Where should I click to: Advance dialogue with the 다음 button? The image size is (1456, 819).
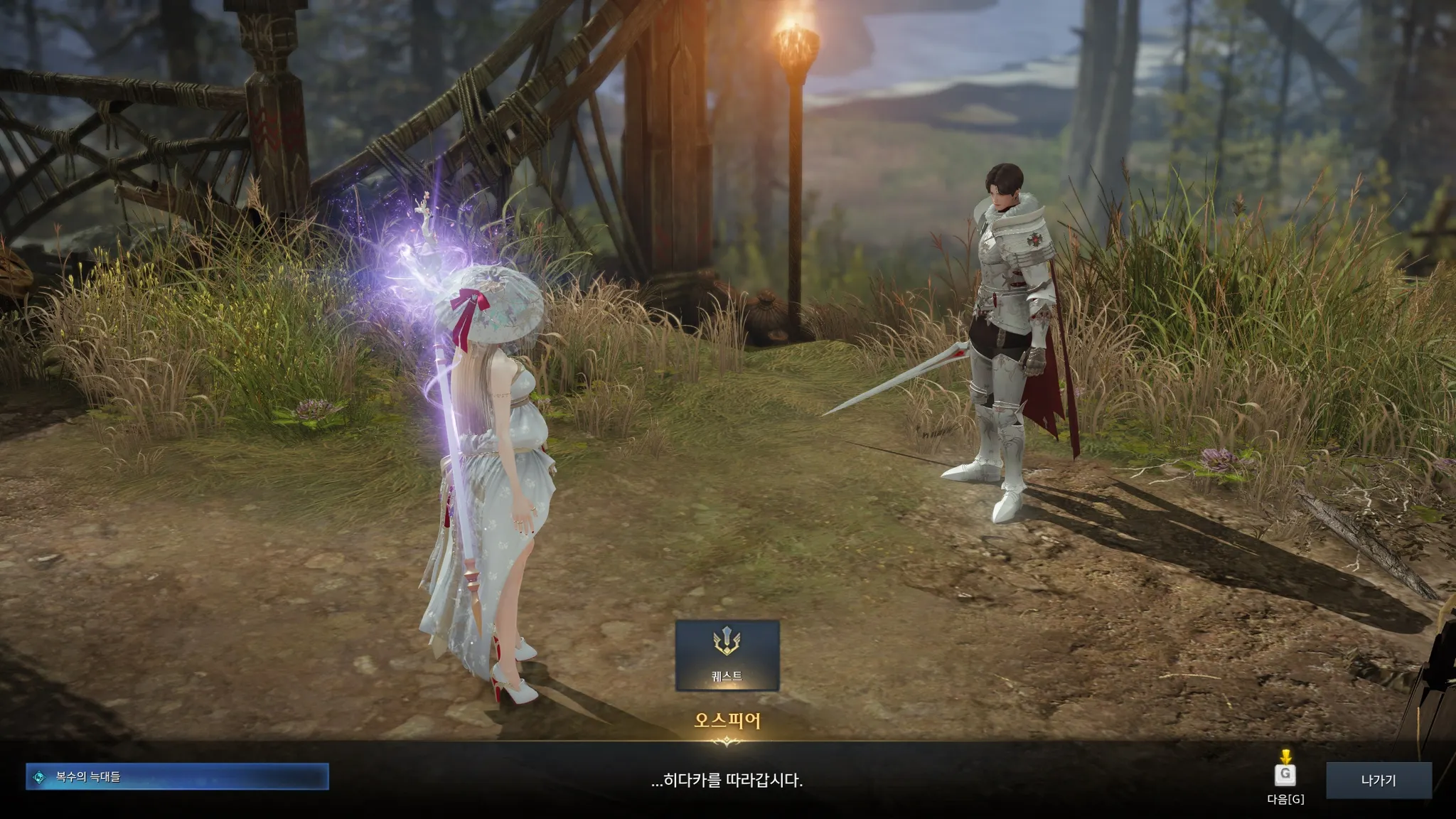(1285, 775)
